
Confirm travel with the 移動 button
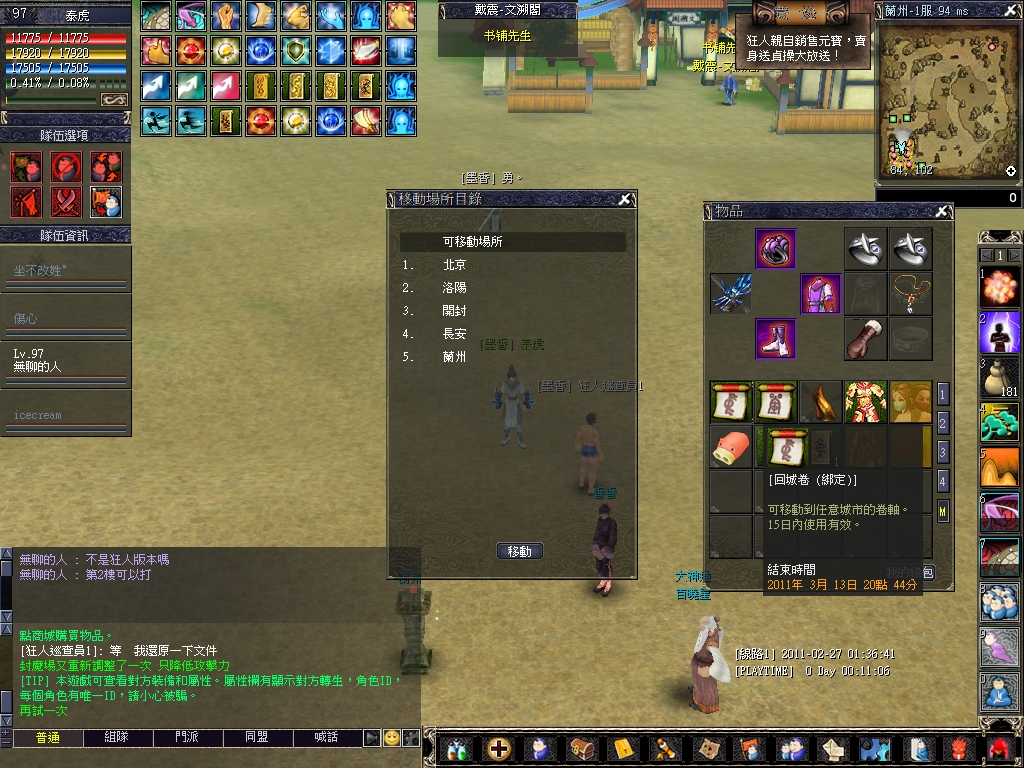coord(519,551)
